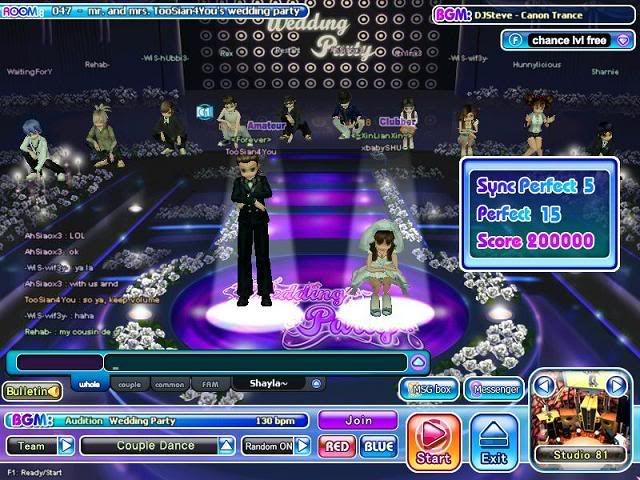
Task: Open the Couple Dance mode dropdown
Action: tap(227, 446)
